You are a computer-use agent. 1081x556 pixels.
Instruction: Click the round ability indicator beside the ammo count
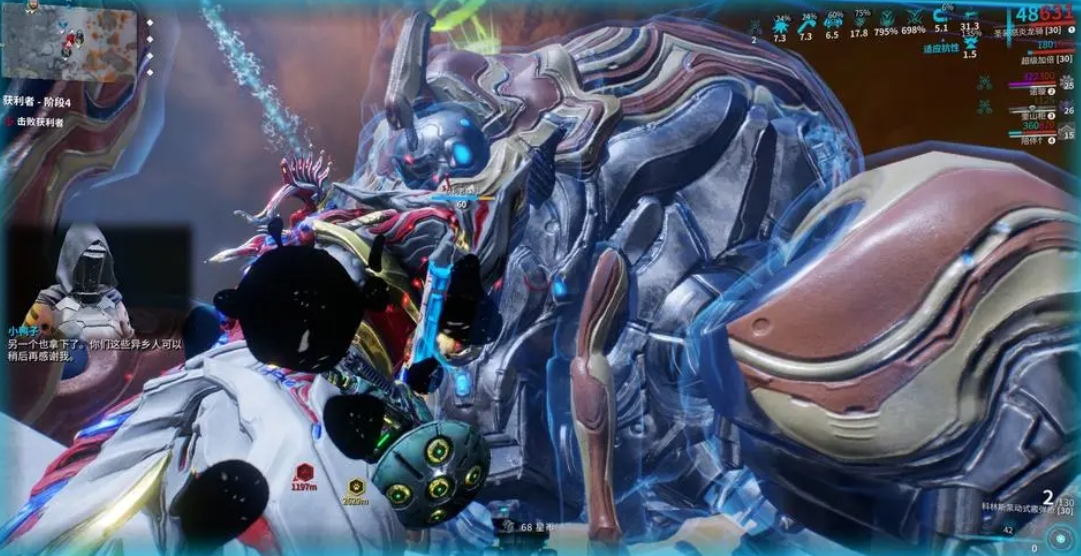click(x=1059, y=535)
